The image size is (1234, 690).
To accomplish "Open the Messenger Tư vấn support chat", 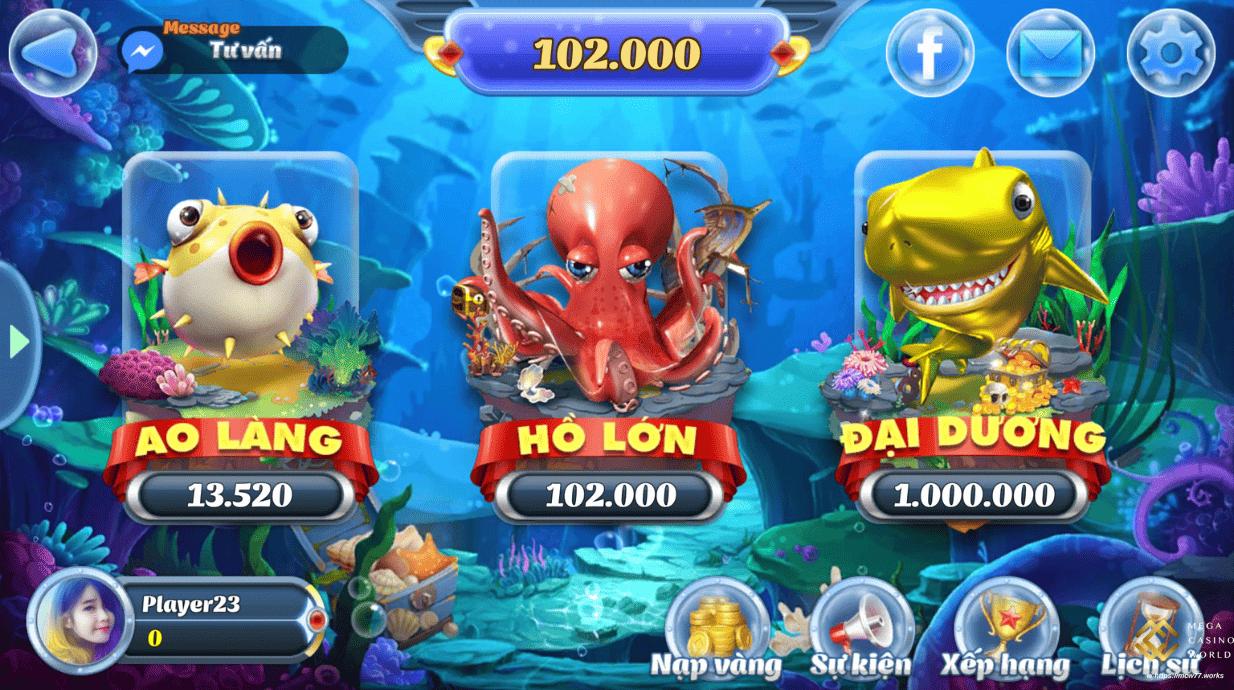I will point(232,50).
